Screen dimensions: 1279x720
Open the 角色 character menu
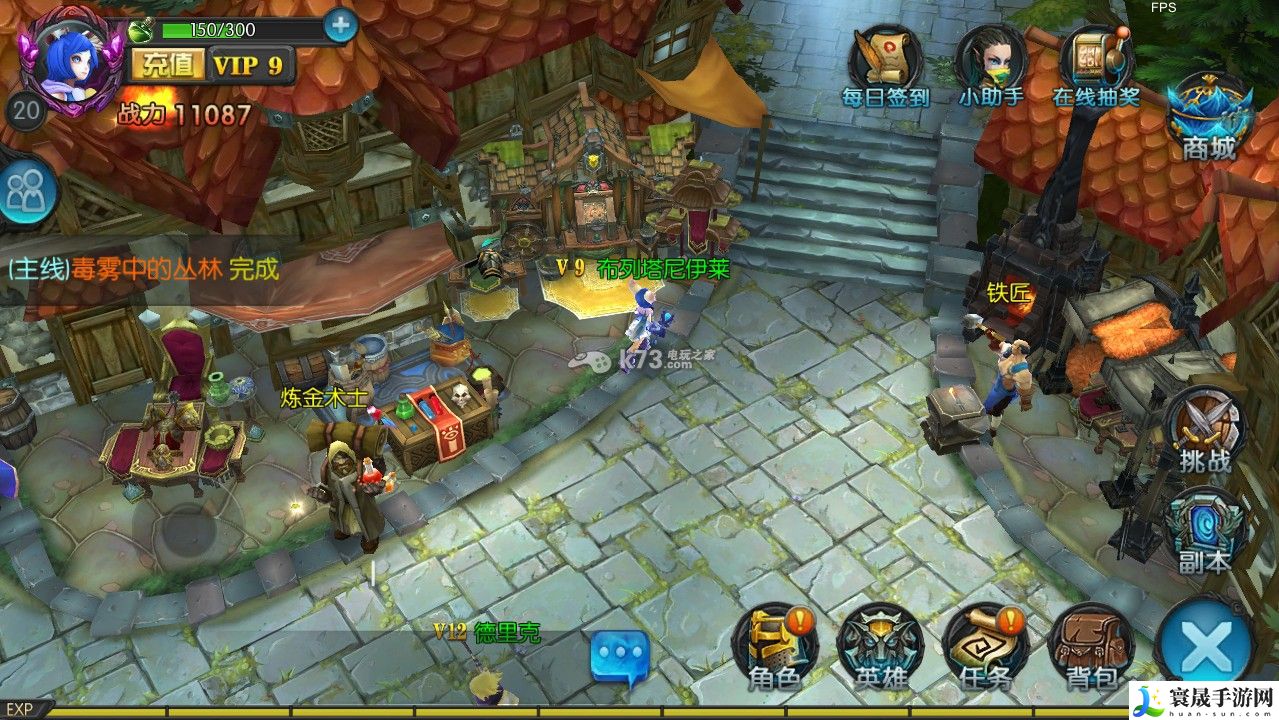coord(775,647)
